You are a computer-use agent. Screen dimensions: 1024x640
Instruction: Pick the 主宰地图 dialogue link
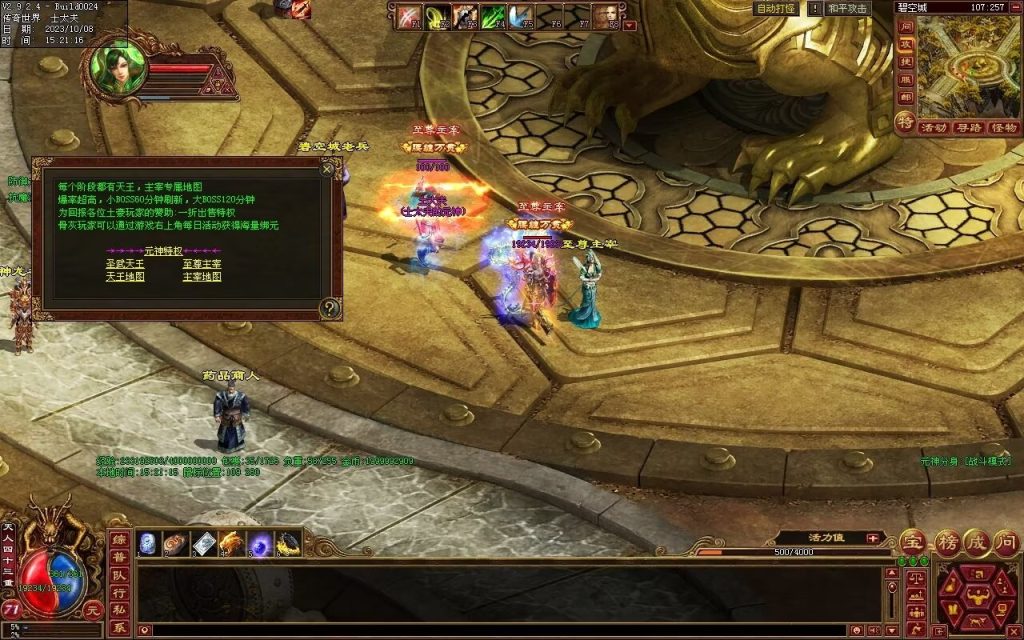tap(201, 277)
